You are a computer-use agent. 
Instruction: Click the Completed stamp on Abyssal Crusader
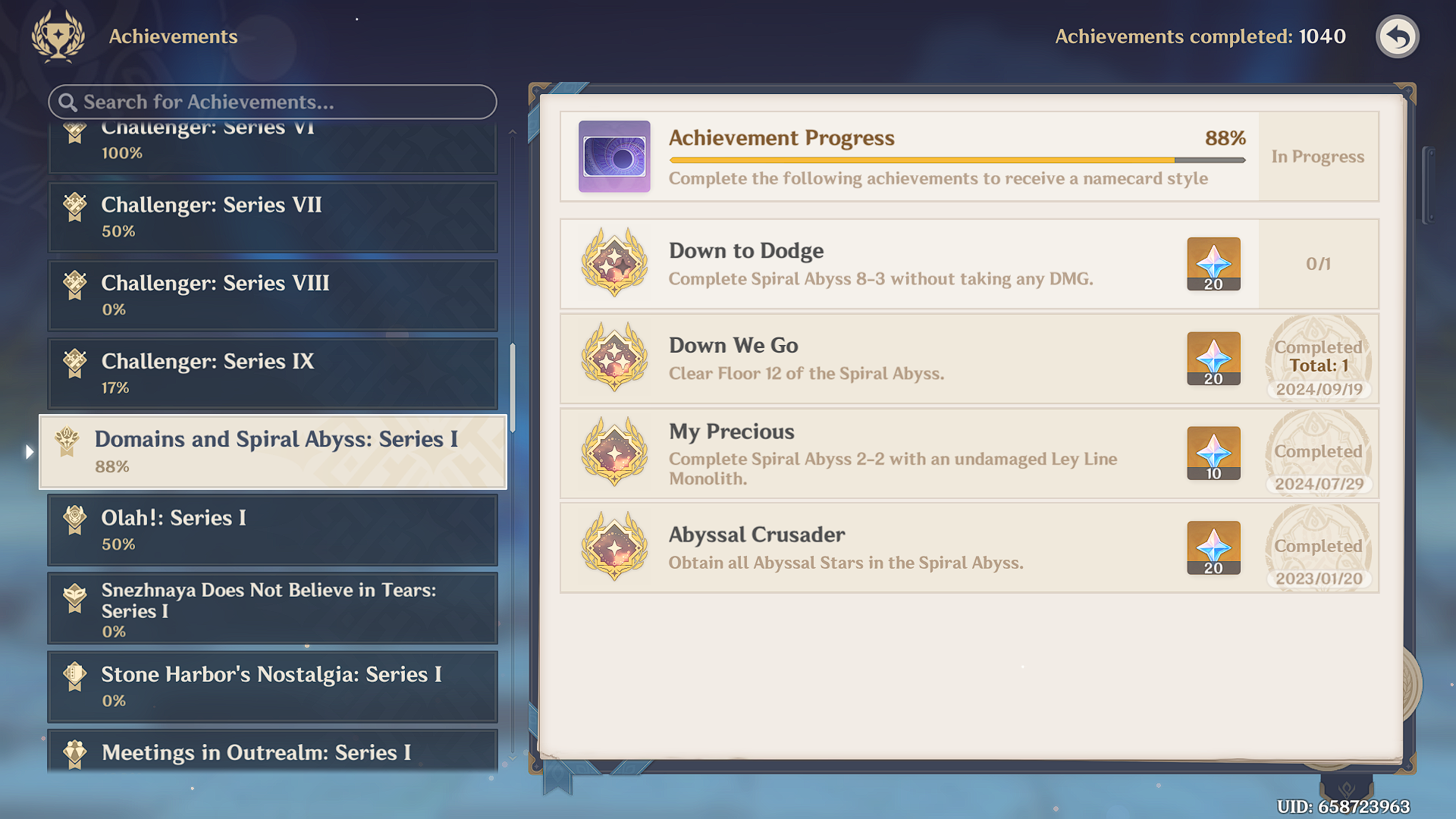(1317, 548)
